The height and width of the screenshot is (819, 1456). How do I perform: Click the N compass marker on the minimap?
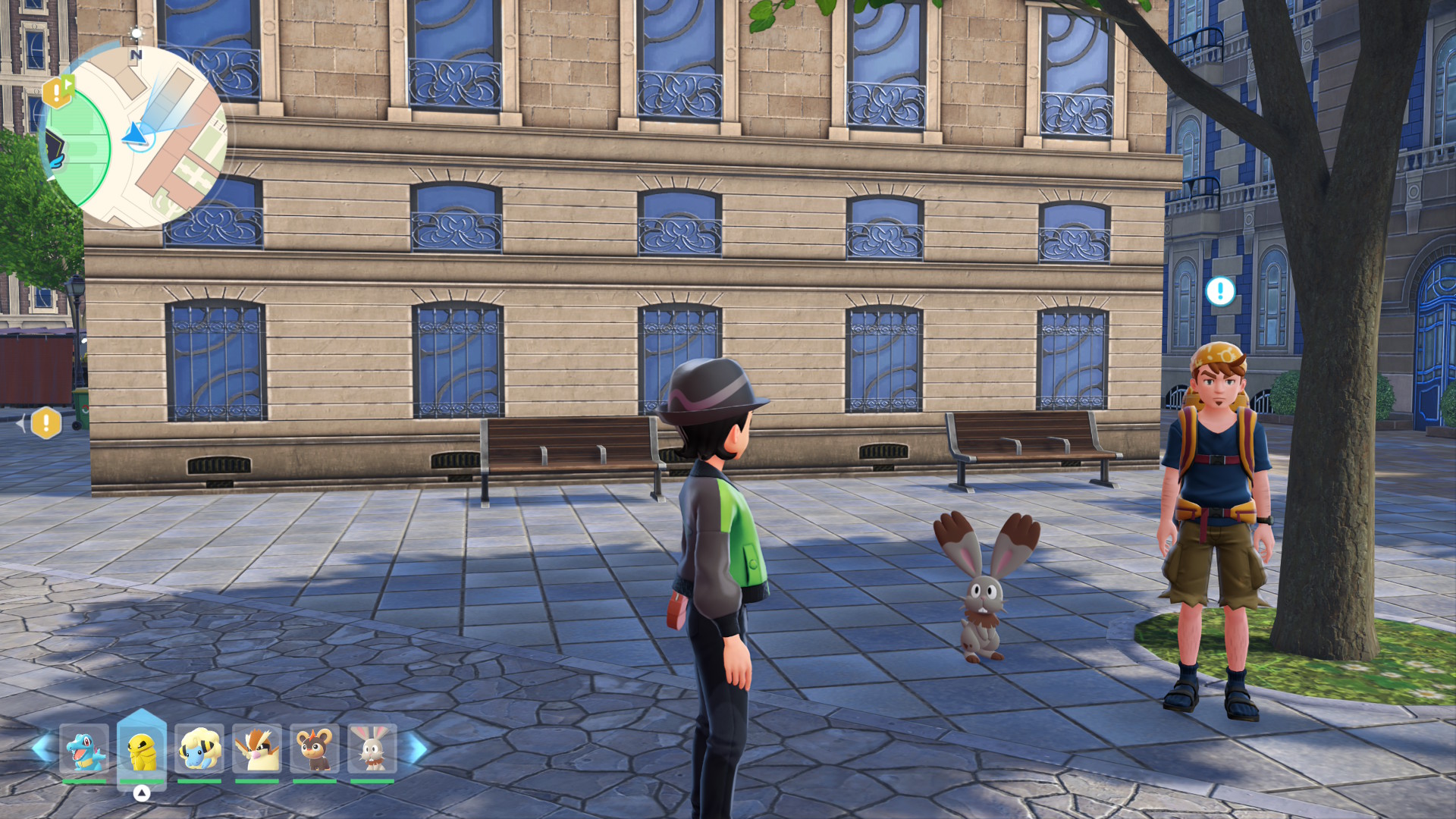point(136,55)
